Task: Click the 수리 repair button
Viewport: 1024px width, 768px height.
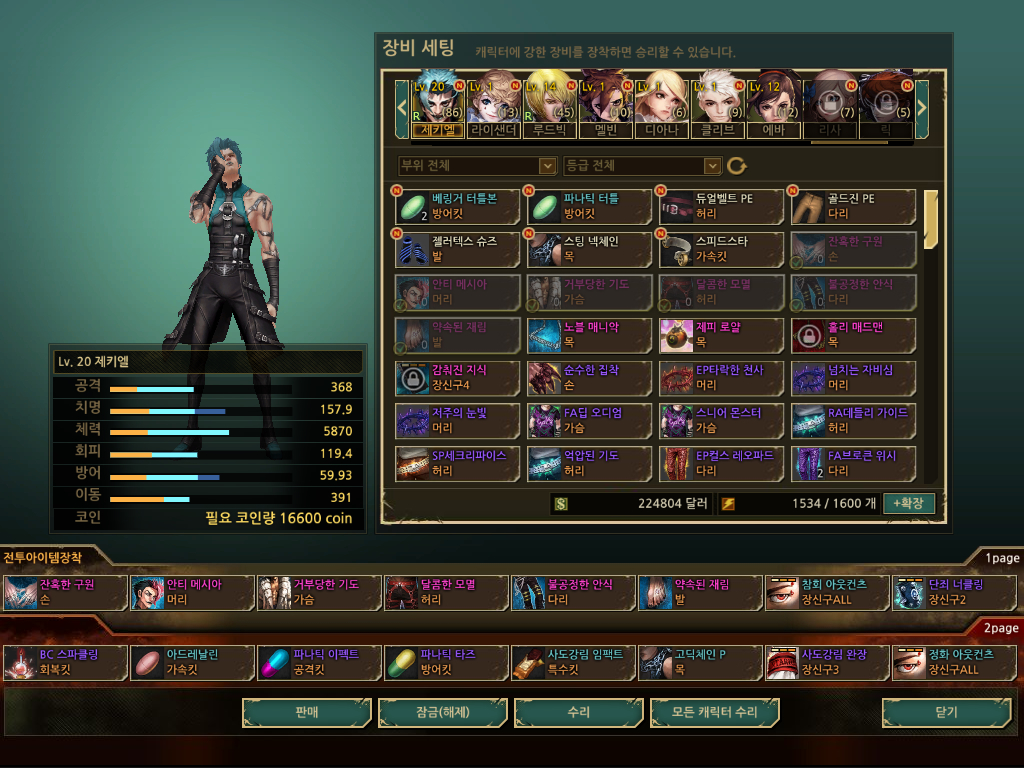Action: (x=578, y=713)
